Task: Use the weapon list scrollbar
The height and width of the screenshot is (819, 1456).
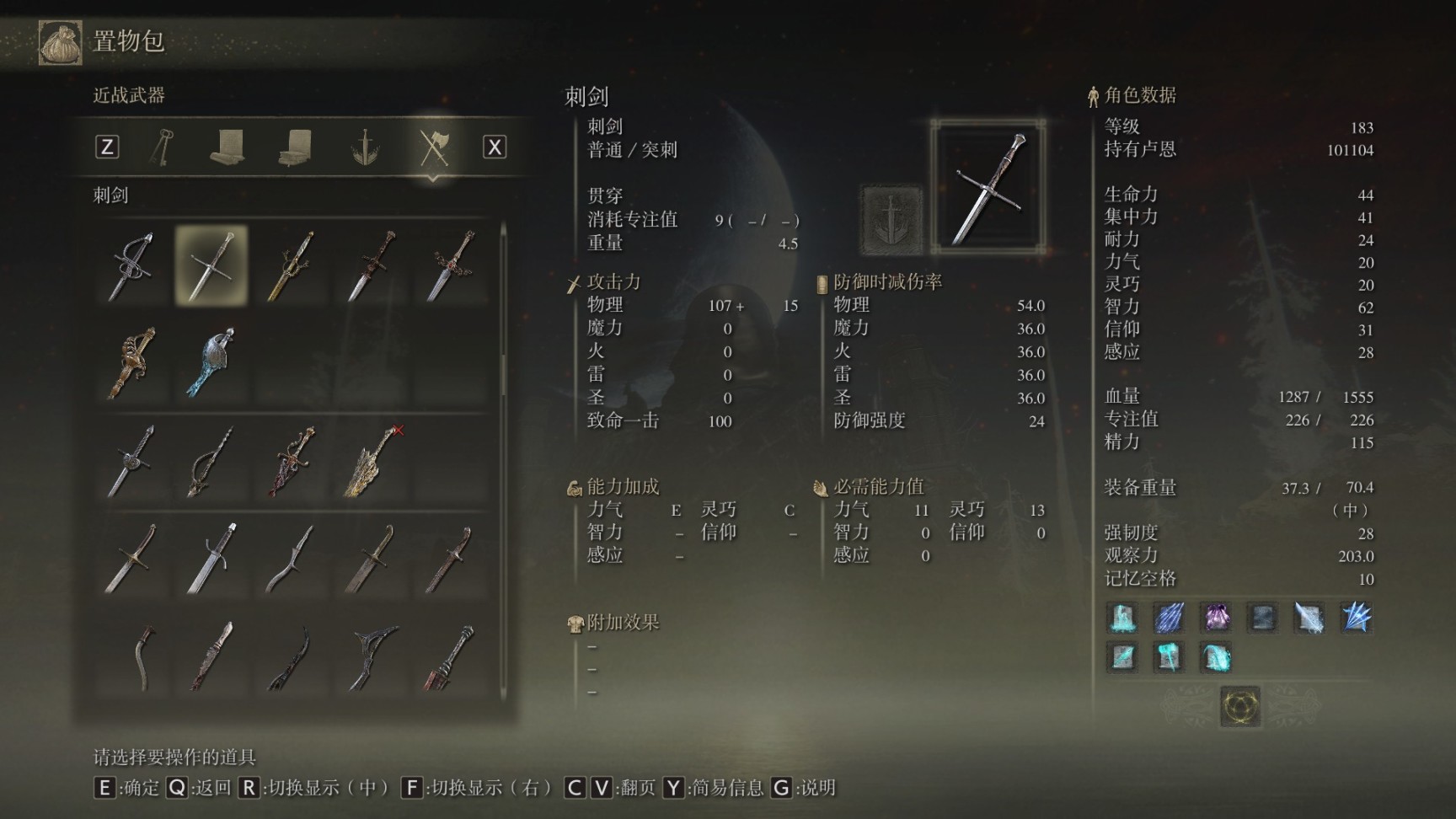Action: click(504, 354)
